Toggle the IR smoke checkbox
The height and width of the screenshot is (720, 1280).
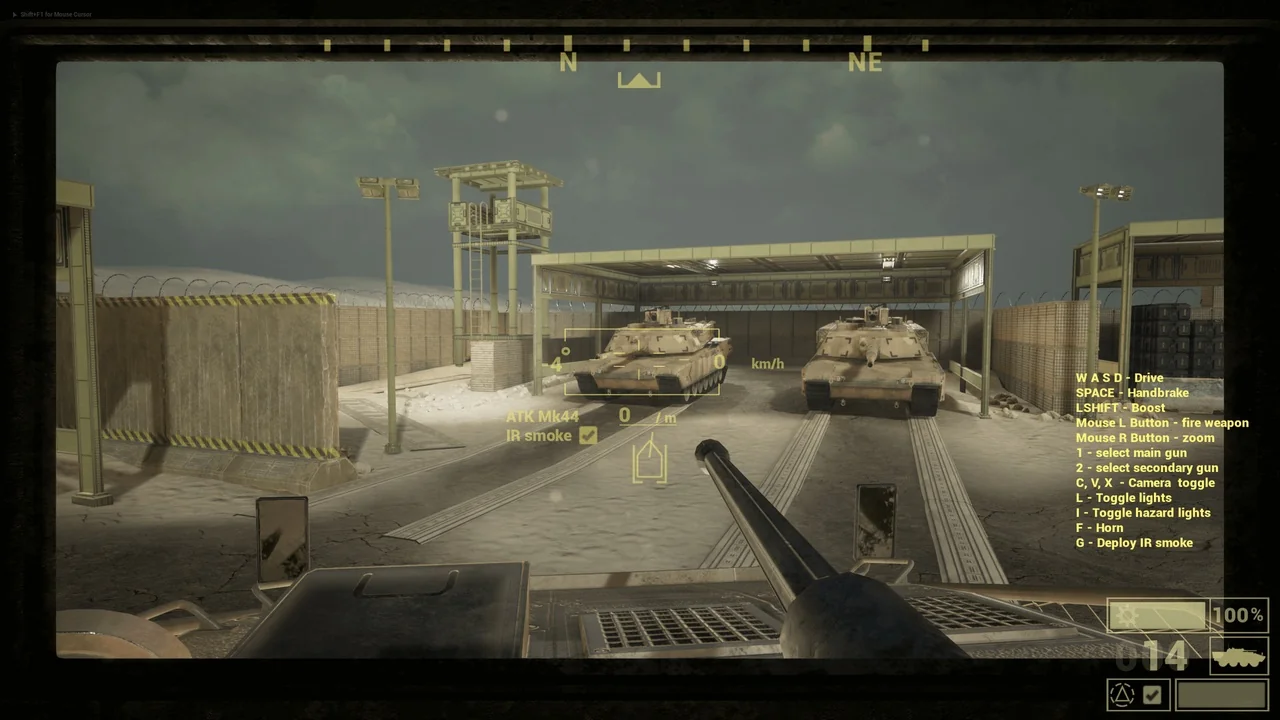[588, 435]
